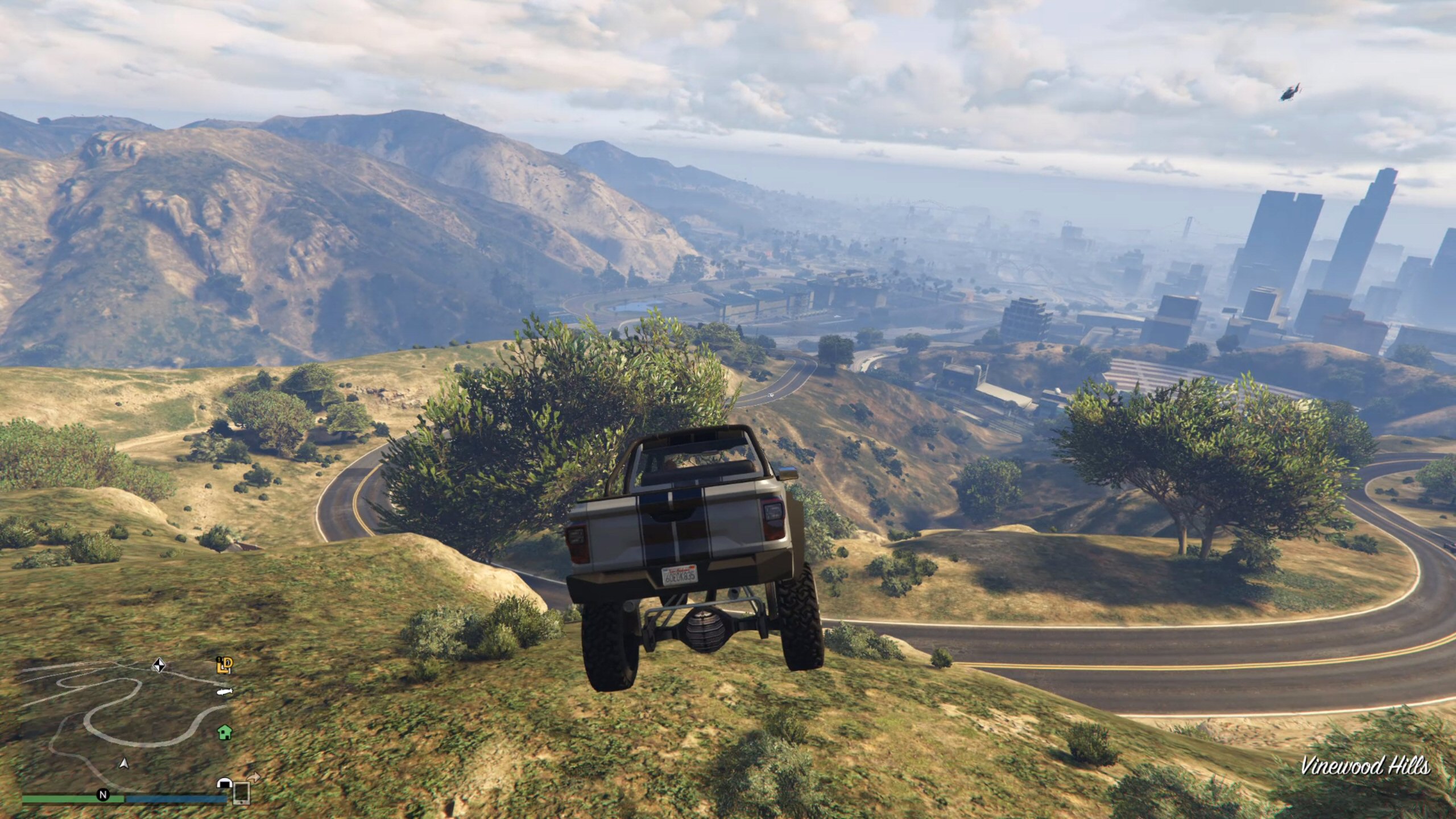Viewport: 1456px width, 819px height.
Task: Click the green house marker on minimap
Action: pos(225,731)
